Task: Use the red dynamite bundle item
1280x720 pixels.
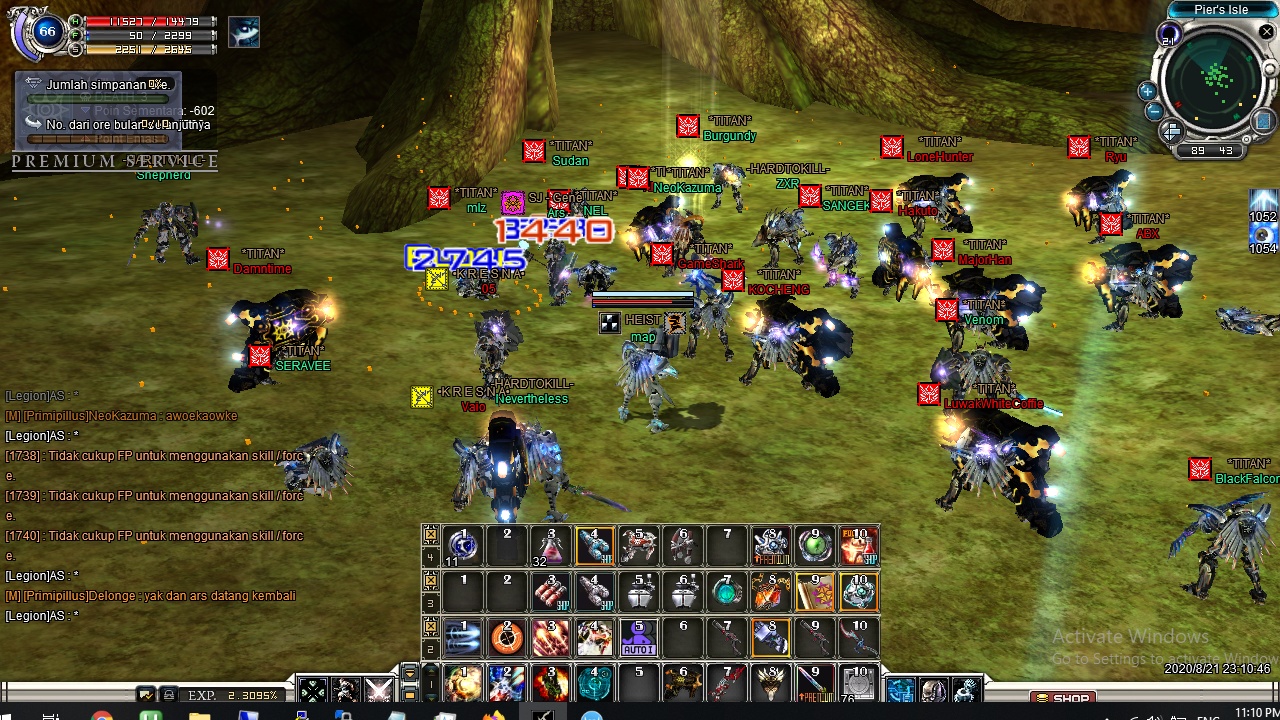Action: click(550, 592)
